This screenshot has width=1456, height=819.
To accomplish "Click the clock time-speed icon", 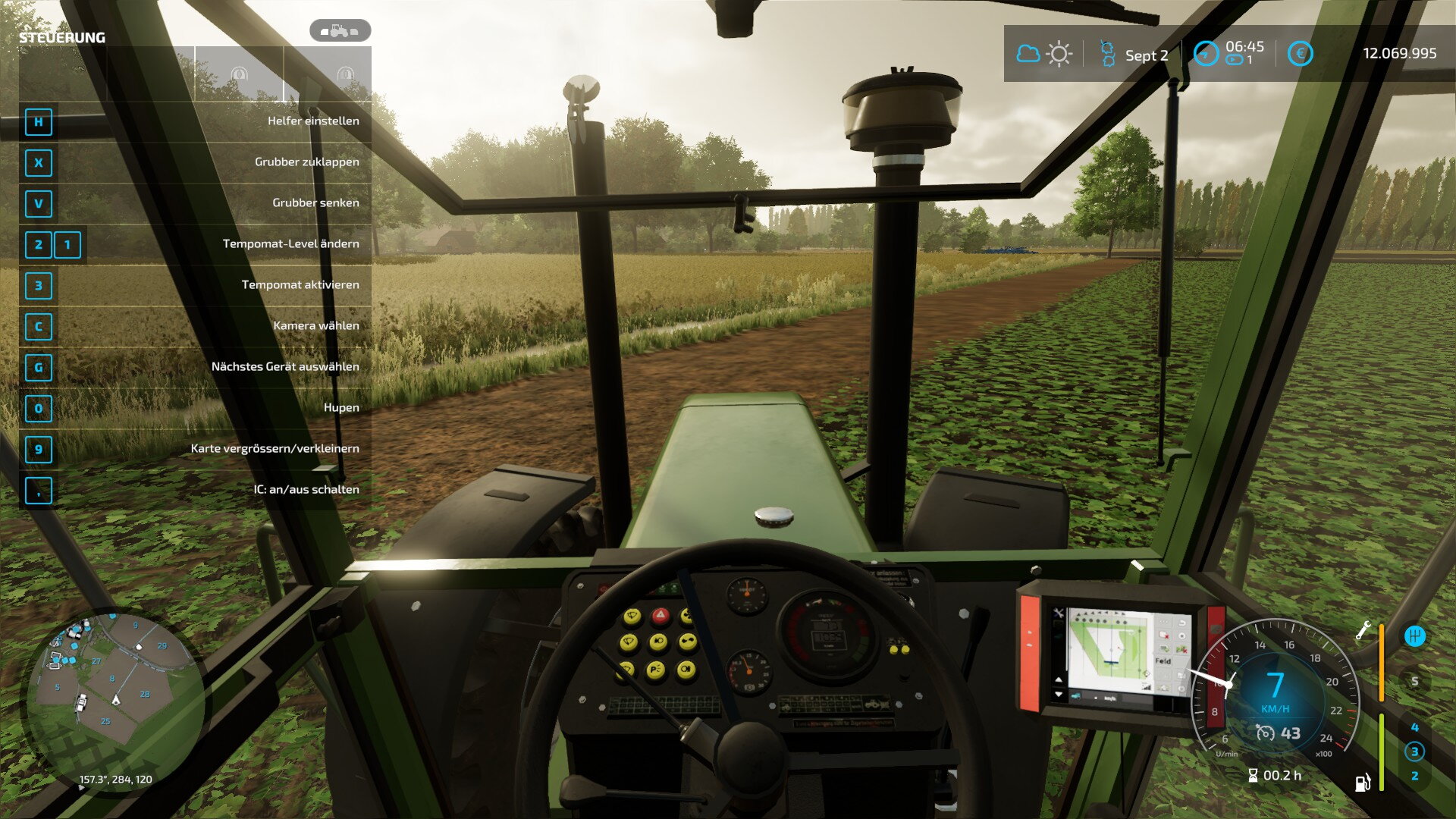I will 1206,54.
